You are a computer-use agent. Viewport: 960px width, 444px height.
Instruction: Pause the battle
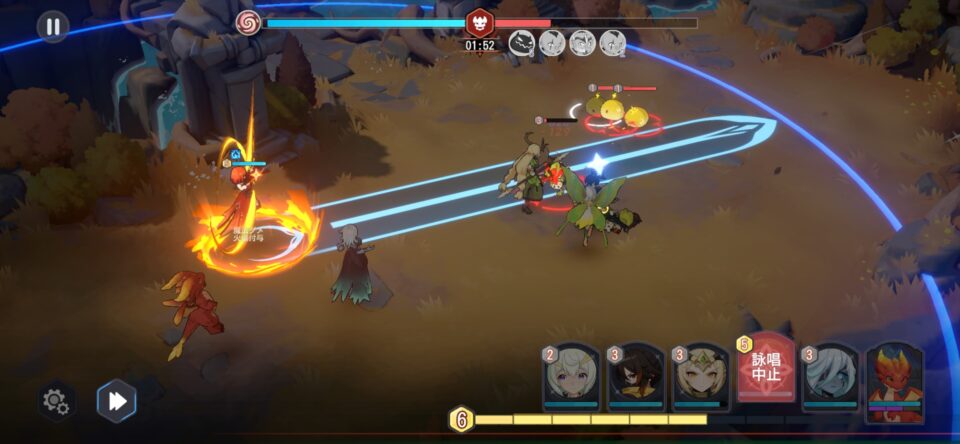click(x=53, y=26)
